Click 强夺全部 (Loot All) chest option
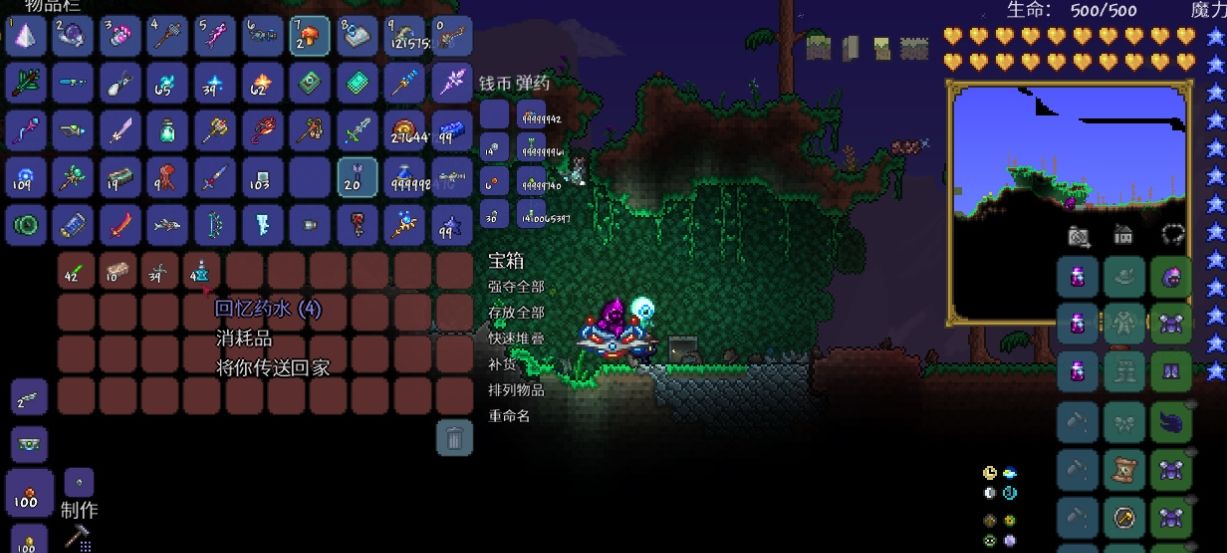The image size is (1227, 553). pos(516,287)
